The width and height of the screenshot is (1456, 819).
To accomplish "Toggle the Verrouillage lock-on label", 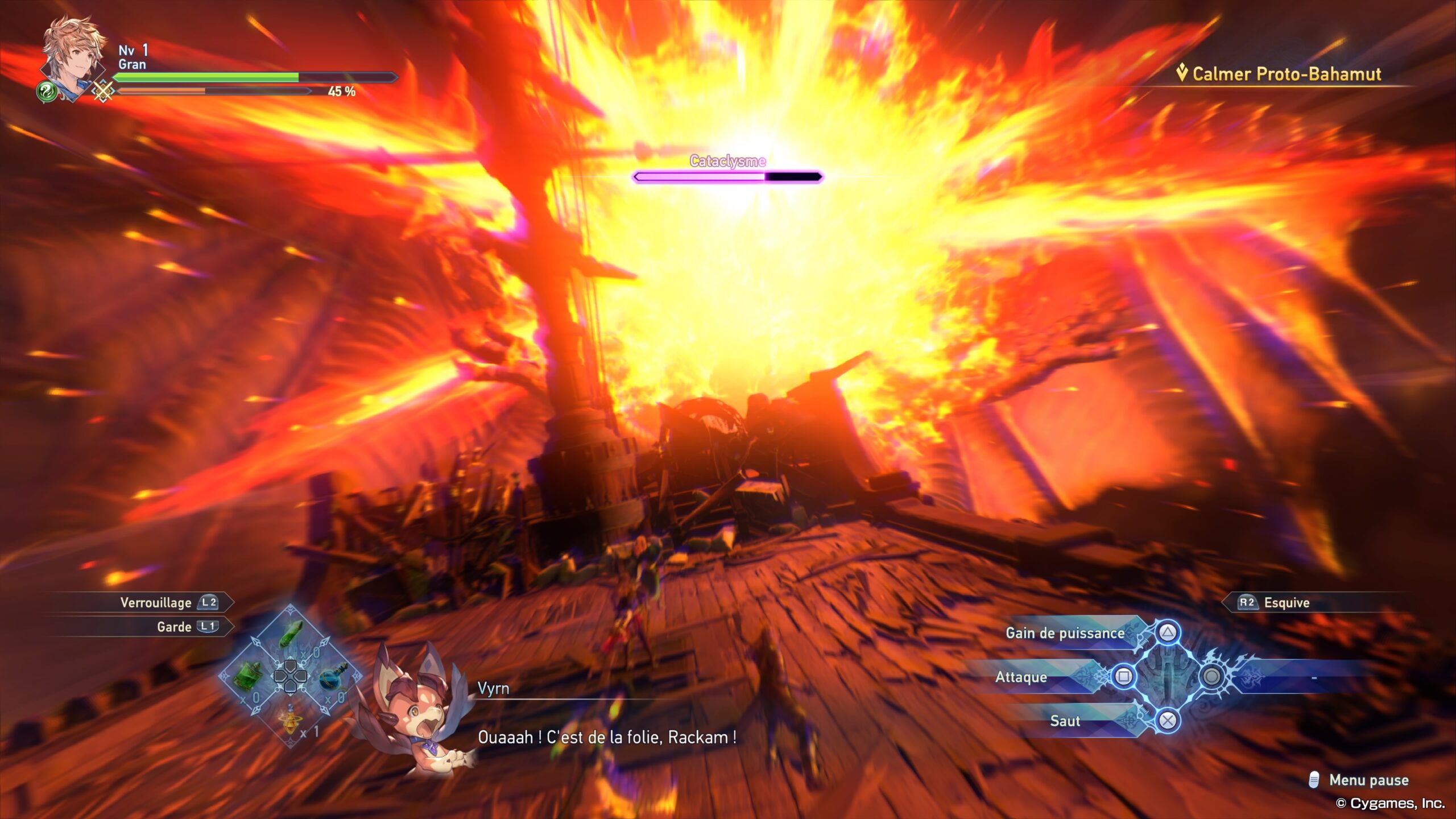I will [x=156, y=602].
